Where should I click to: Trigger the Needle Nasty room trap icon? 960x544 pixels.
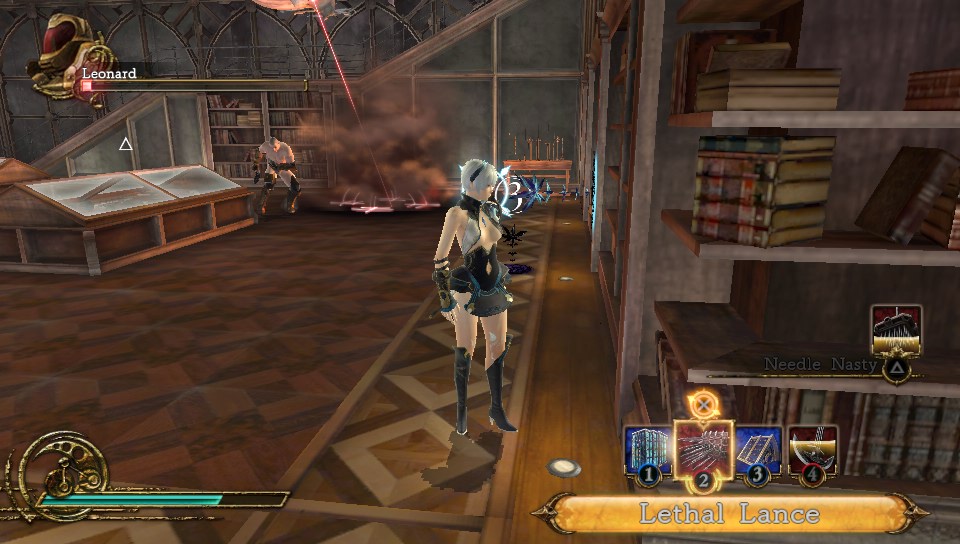pyautogui.click(x=896, y=332)
